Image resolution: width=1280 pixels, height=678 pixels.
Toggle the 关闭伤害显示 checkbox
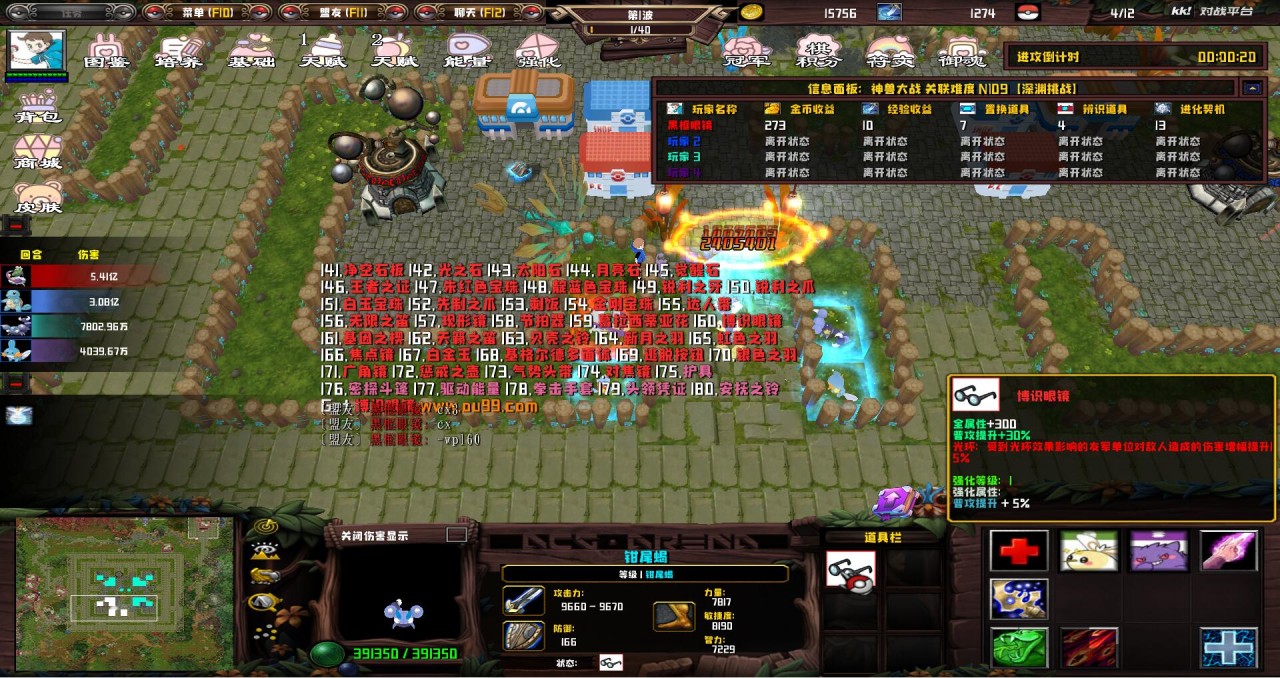457,535
